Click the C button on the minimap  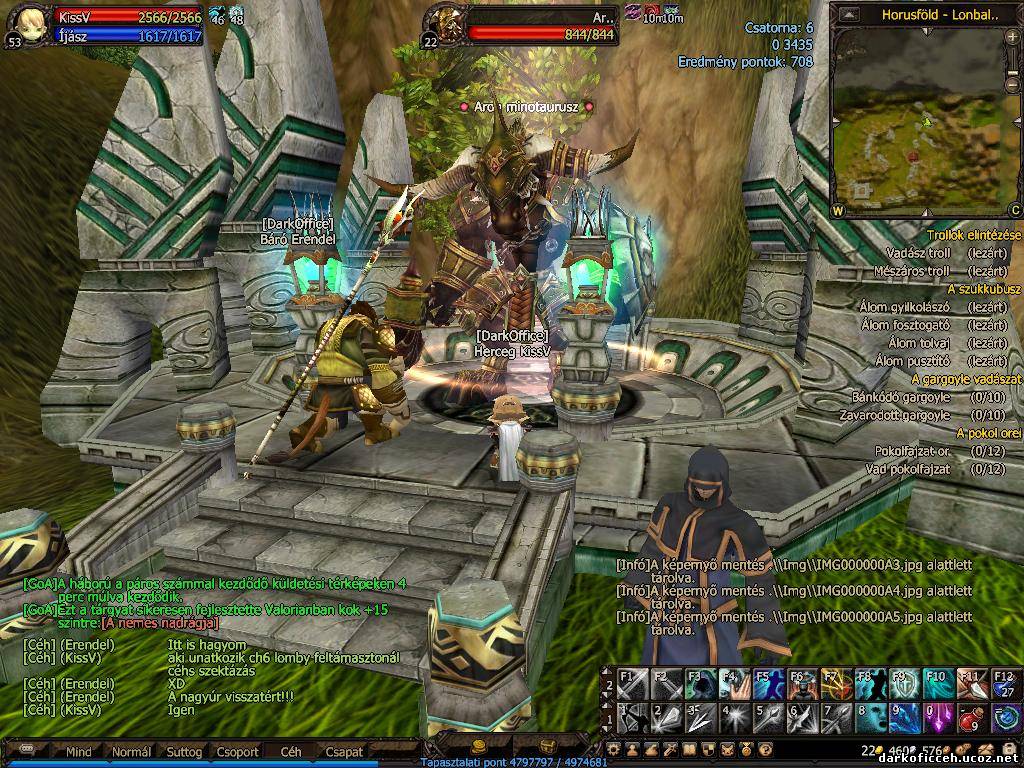[1014, 211]
